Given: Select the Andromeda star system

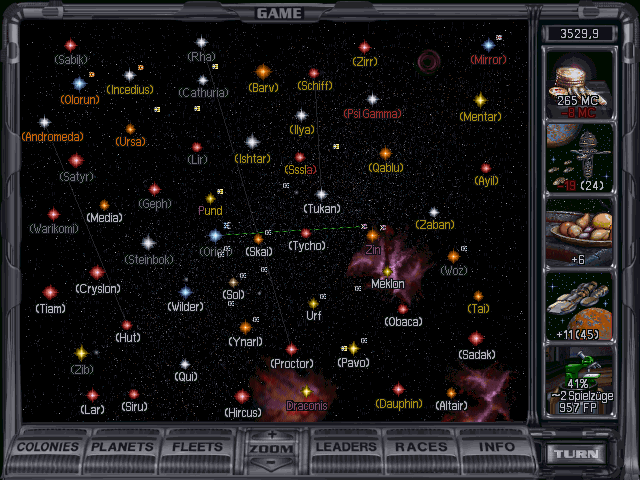Looking at the screenshot, I should pyautogui.click(x=45, y=122).
